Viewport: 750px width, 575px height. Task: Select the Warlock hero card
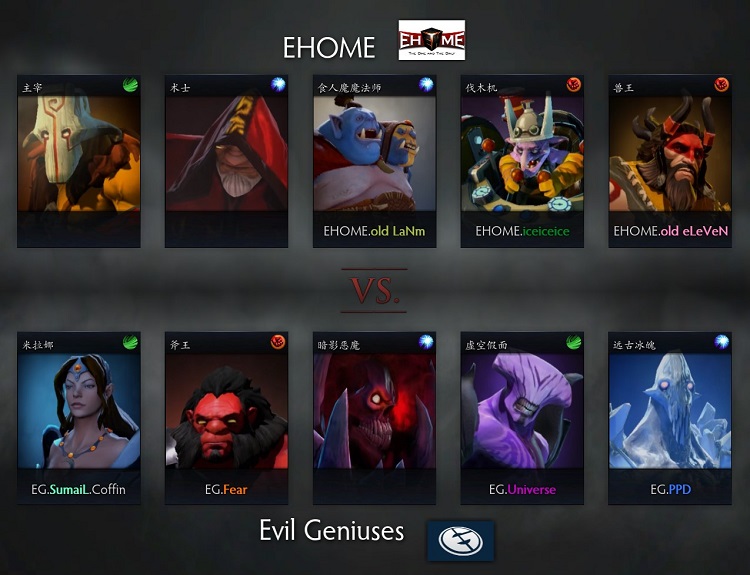[224, 160]
